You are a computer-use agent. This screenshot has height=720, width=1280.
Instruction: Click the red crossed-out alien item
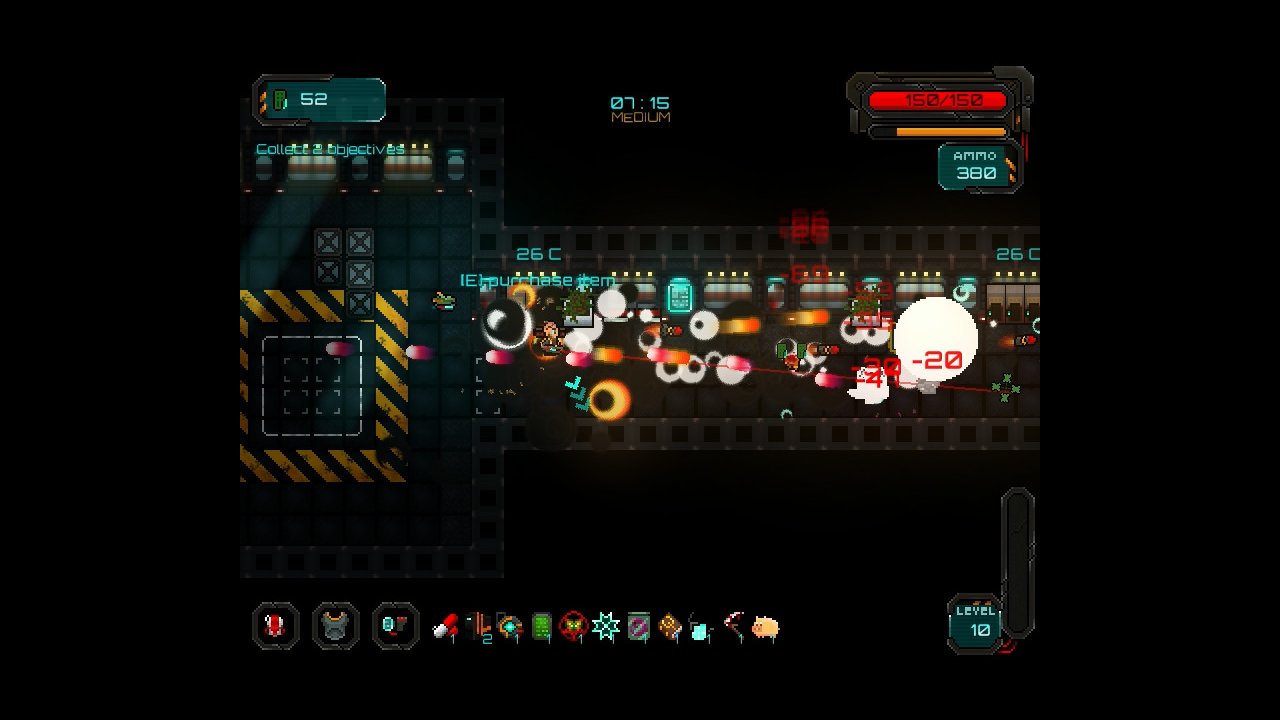point(573,628)
